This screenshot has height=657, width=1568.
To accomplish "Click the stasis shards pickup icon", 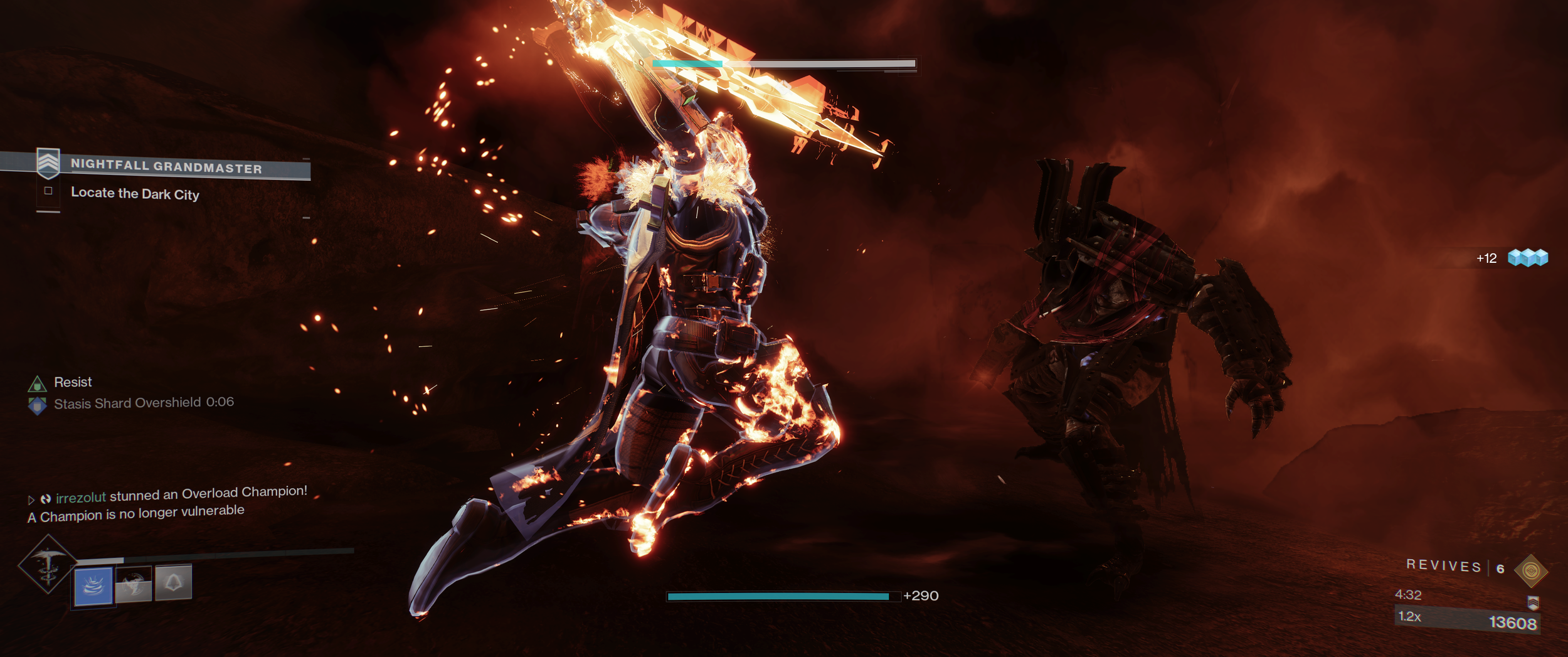I will 1528,257.
